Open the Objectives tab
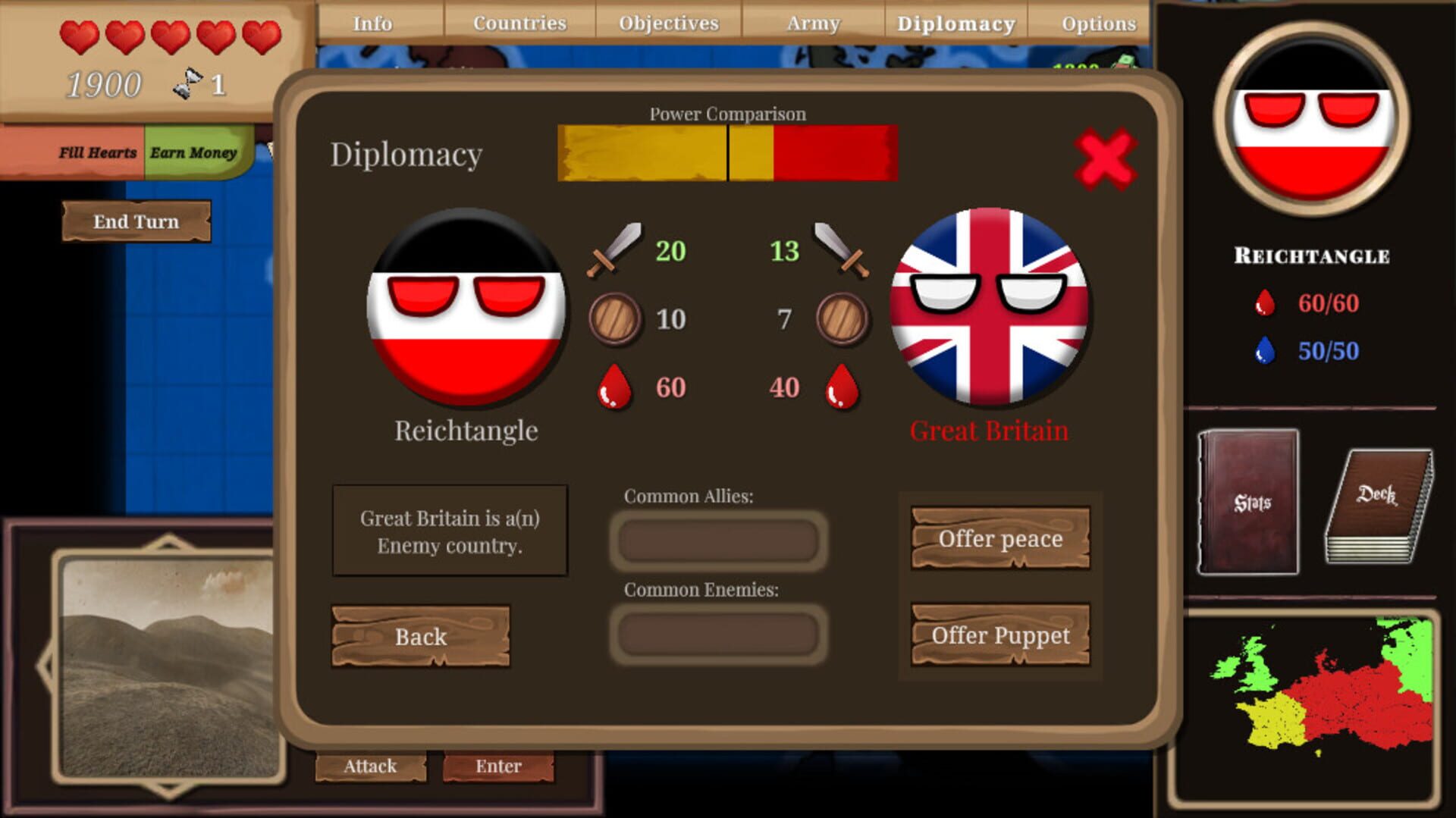This screenshot has width=1456, height=818. (x=667, y=23)
